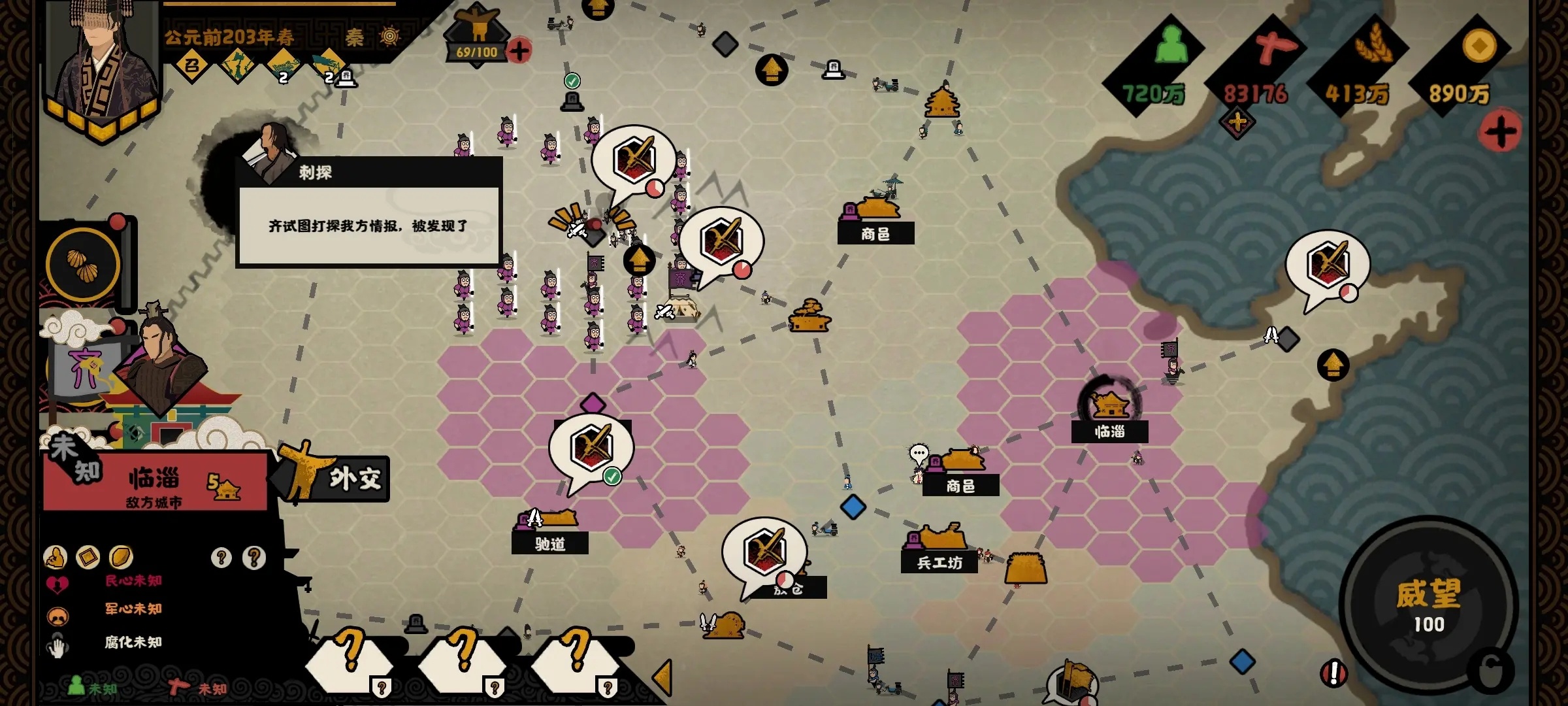Screen dimensions: 1568x706
Task: Select the 临淄 city marker on map
Action: 1110,407
